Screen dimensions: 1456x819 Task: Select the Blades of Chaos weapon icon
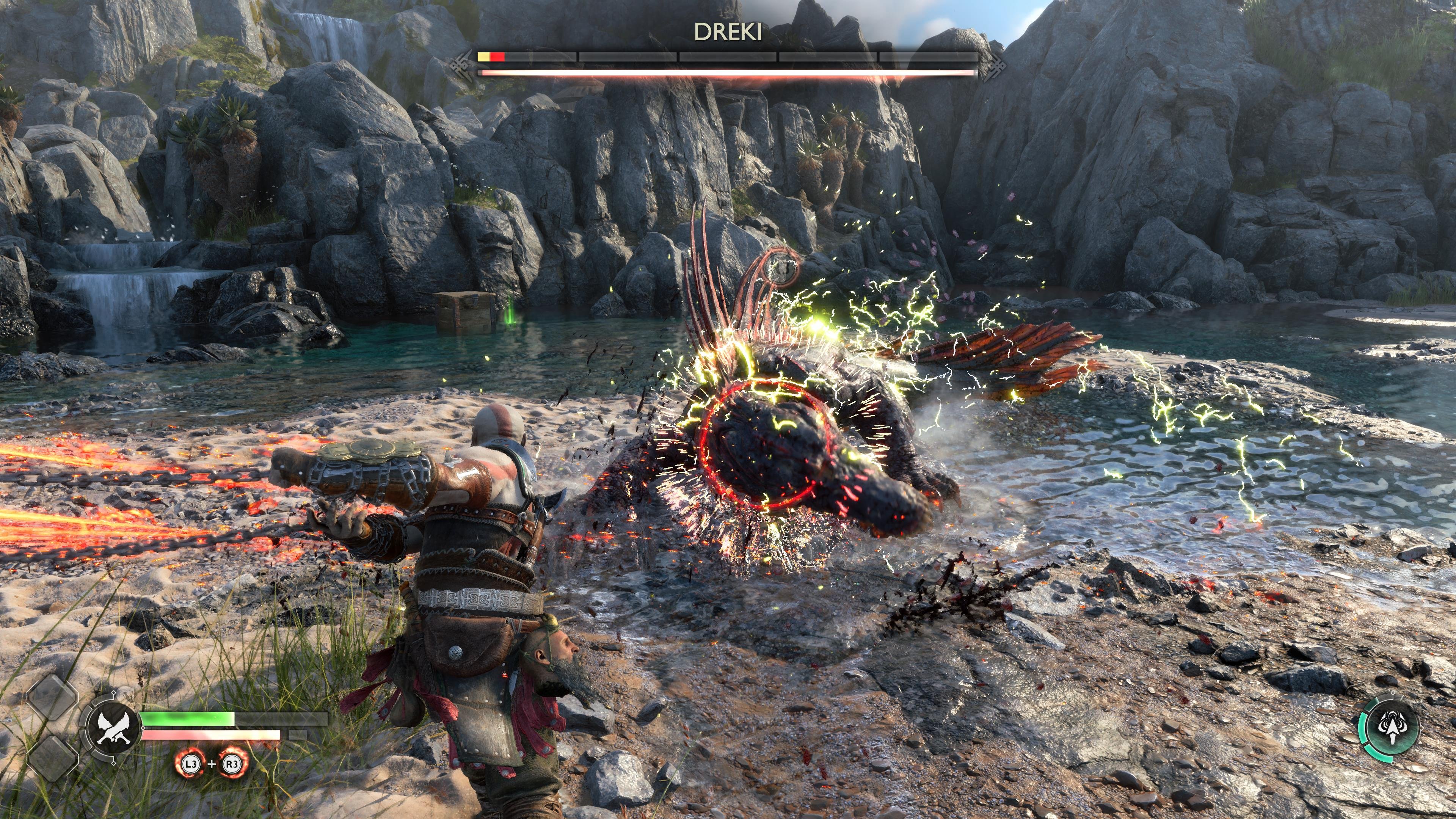[111, 728]
